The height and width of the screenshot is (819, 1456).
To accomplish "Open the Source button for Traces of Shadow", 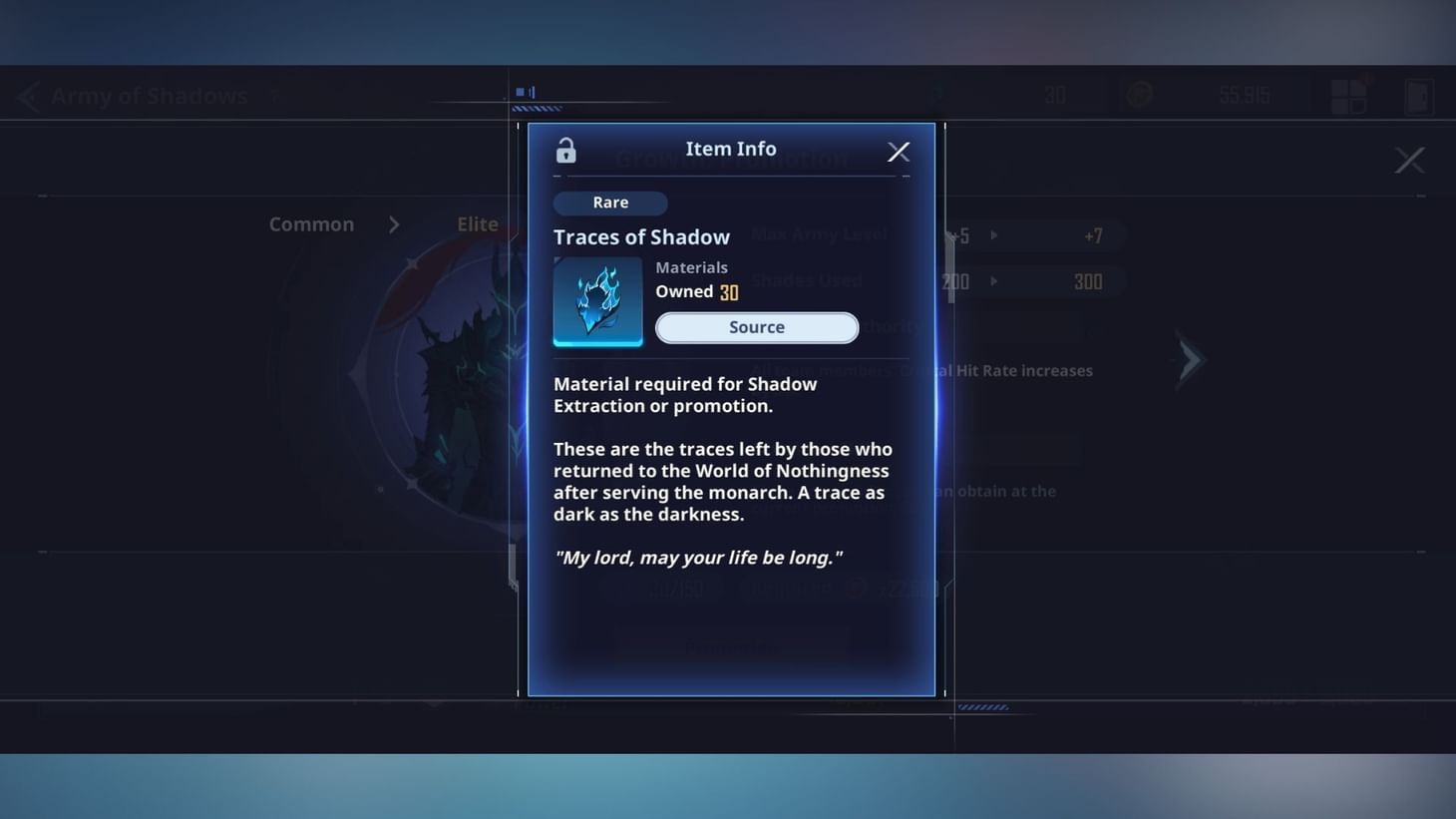I will pyautogui.click(x=756, y=327).
